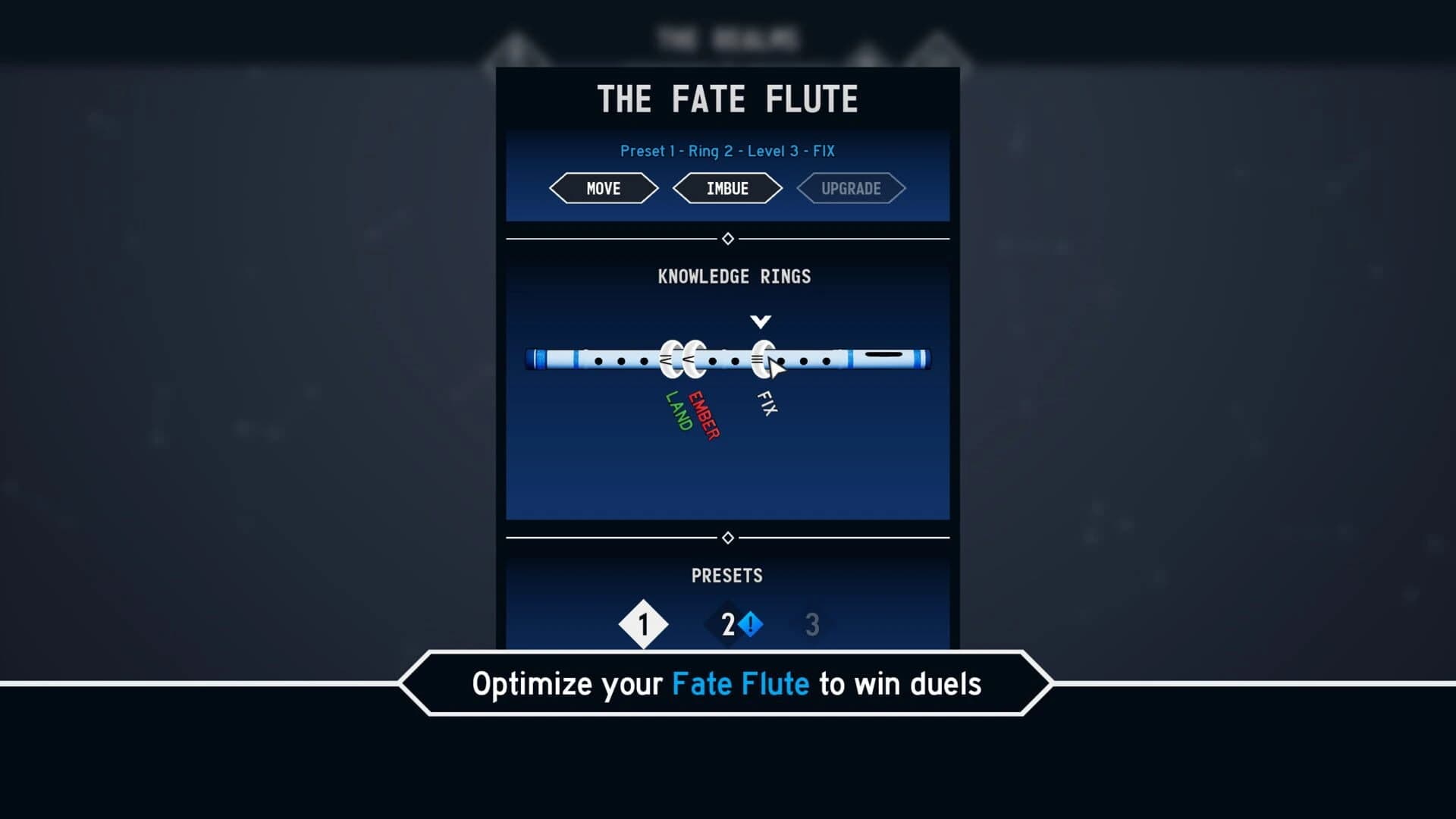Select Preset 1 diamond
Image resolution: width=1456 pixels, height=819 pixels.
[x=643, y=624]
